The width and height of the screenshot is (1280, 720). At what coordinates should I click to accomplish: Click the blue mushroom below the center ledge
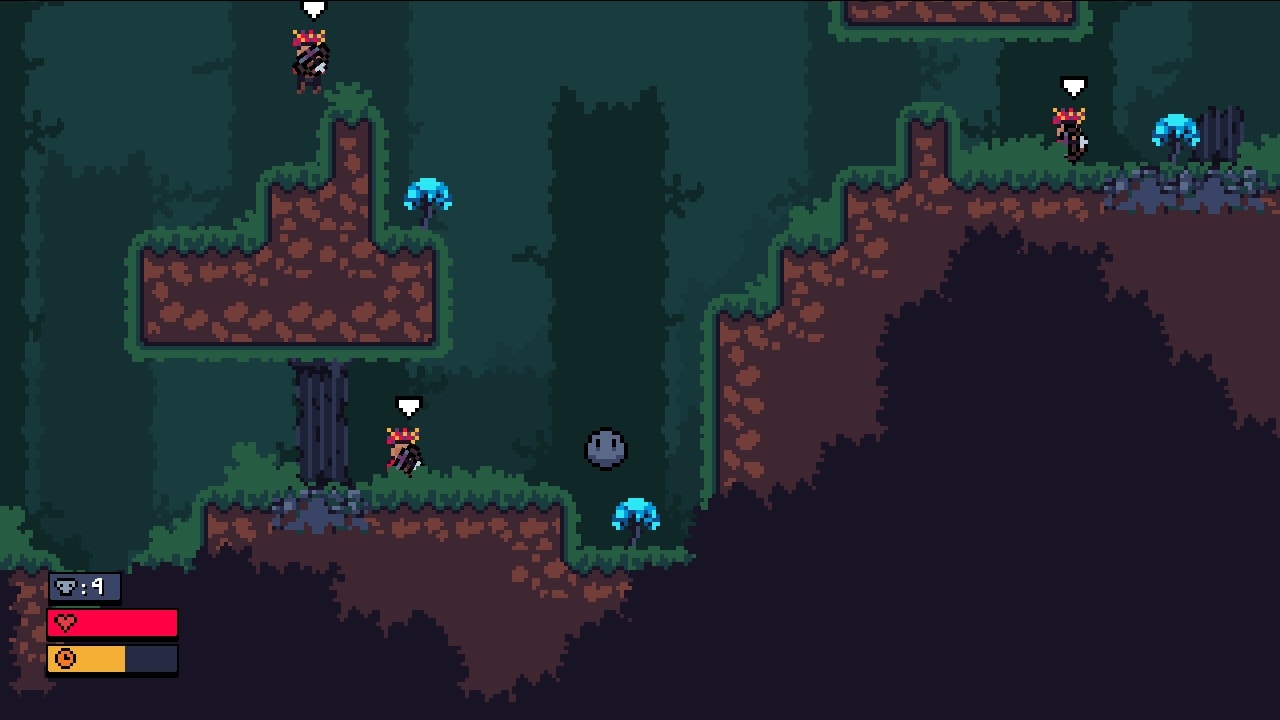click(634, 515)
